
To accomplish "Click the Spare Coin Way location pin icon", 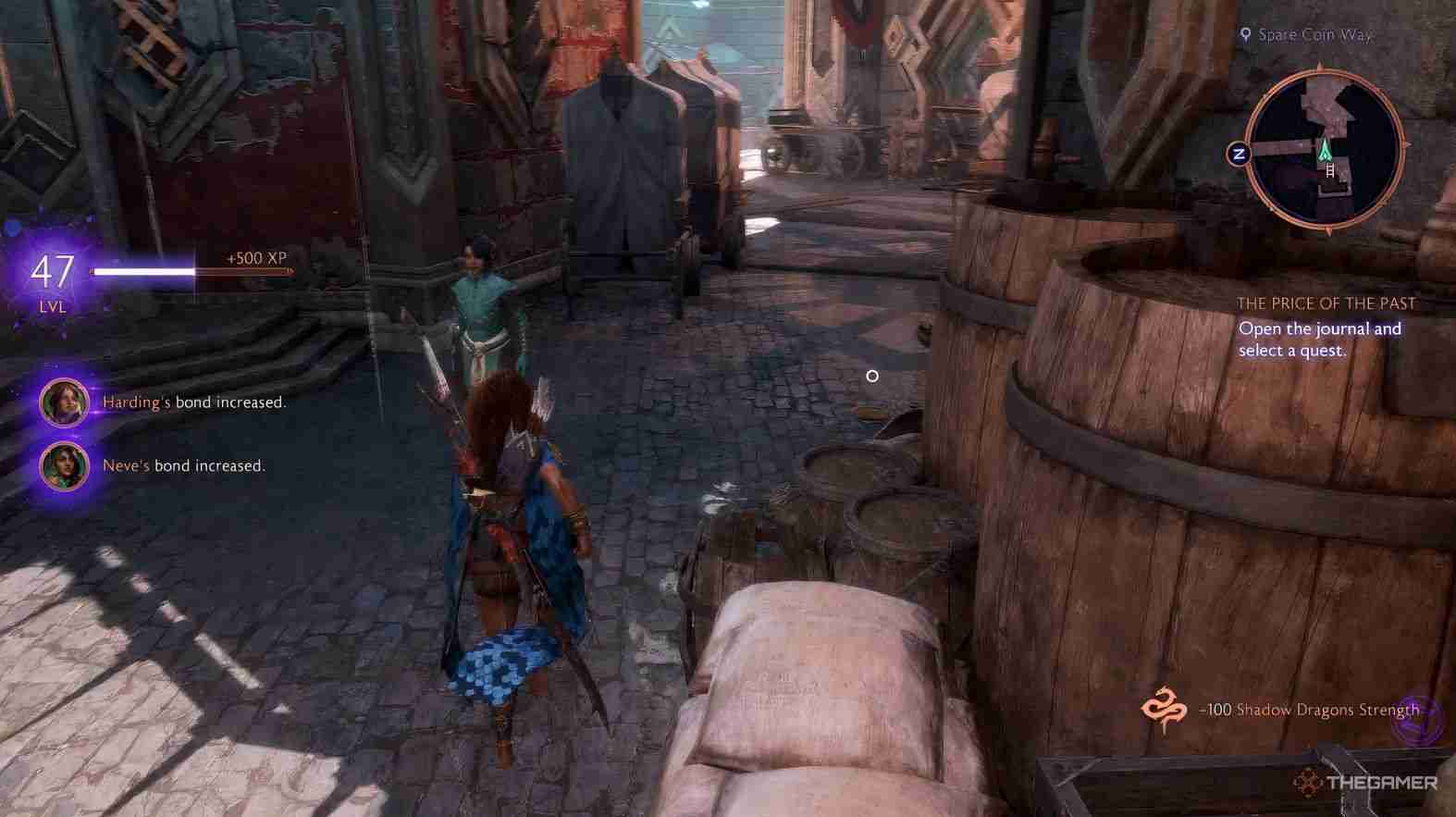I will coord(1248,34).
